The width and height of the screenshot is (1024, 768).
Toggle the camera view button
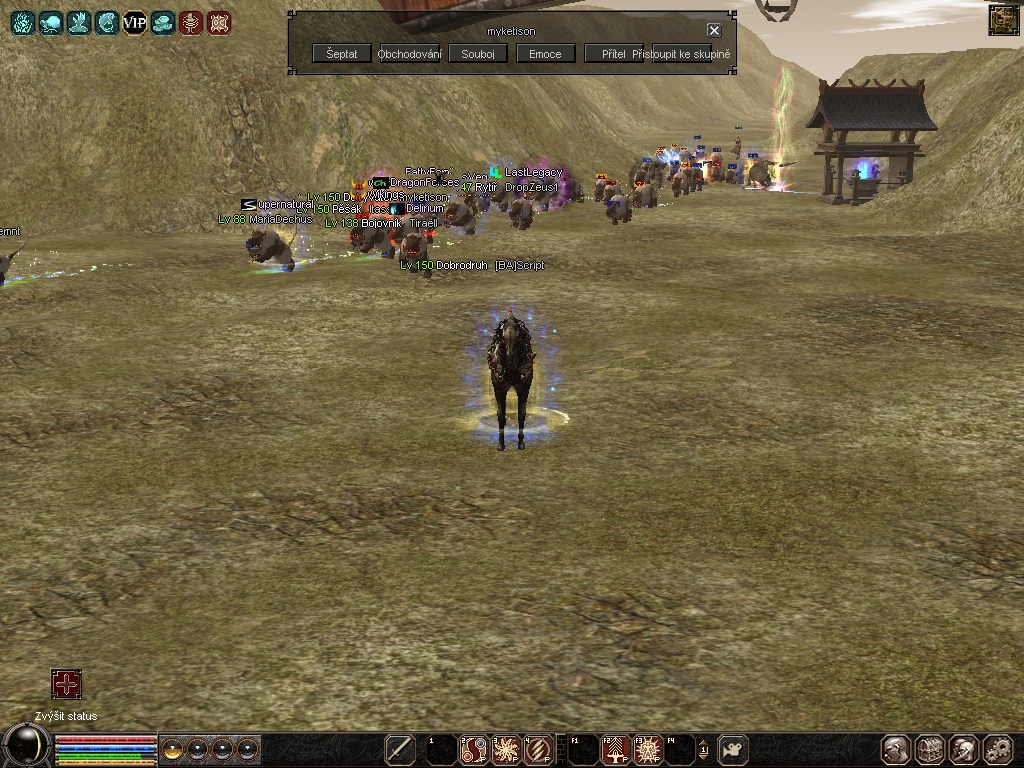pyautogui.click(x=734, y=749)
